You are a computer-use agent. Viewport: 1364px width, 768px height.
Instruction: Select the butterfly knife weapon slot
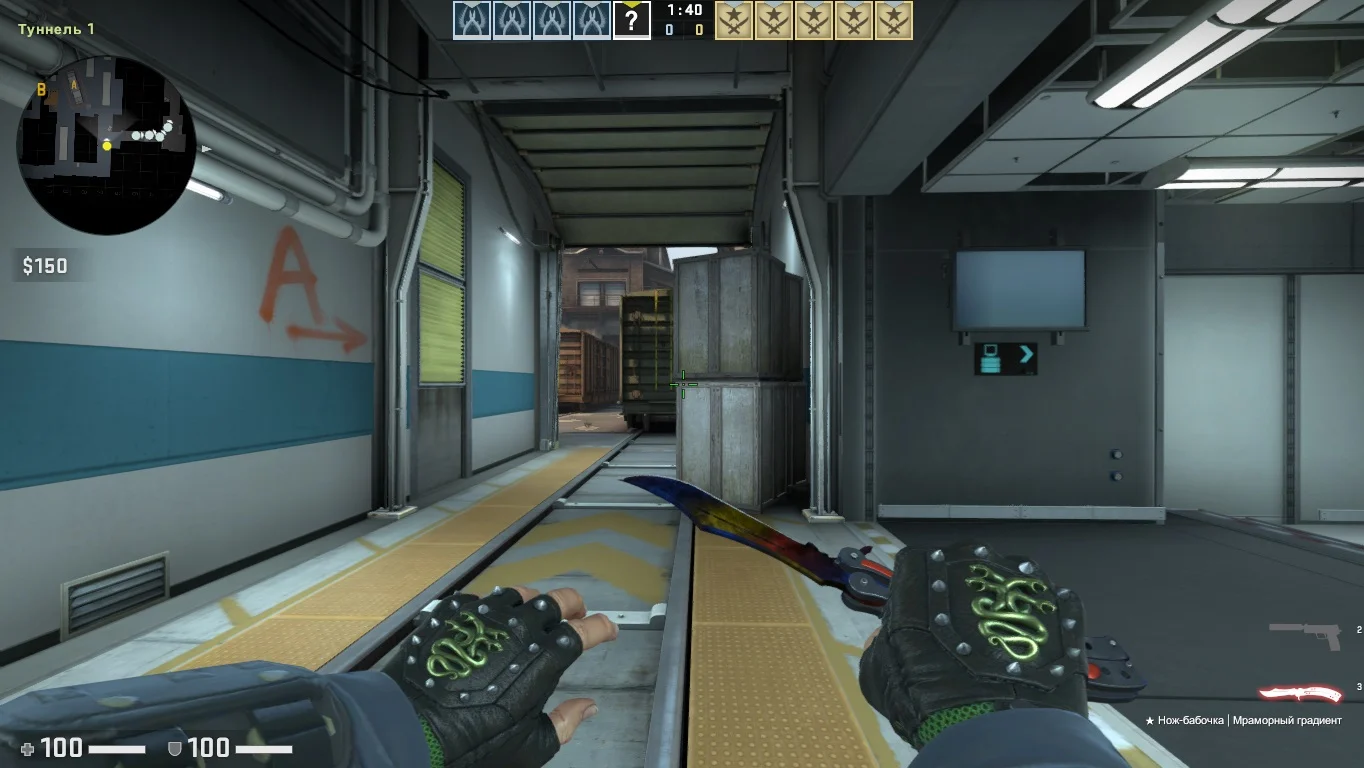click(x=1300, y=694)
